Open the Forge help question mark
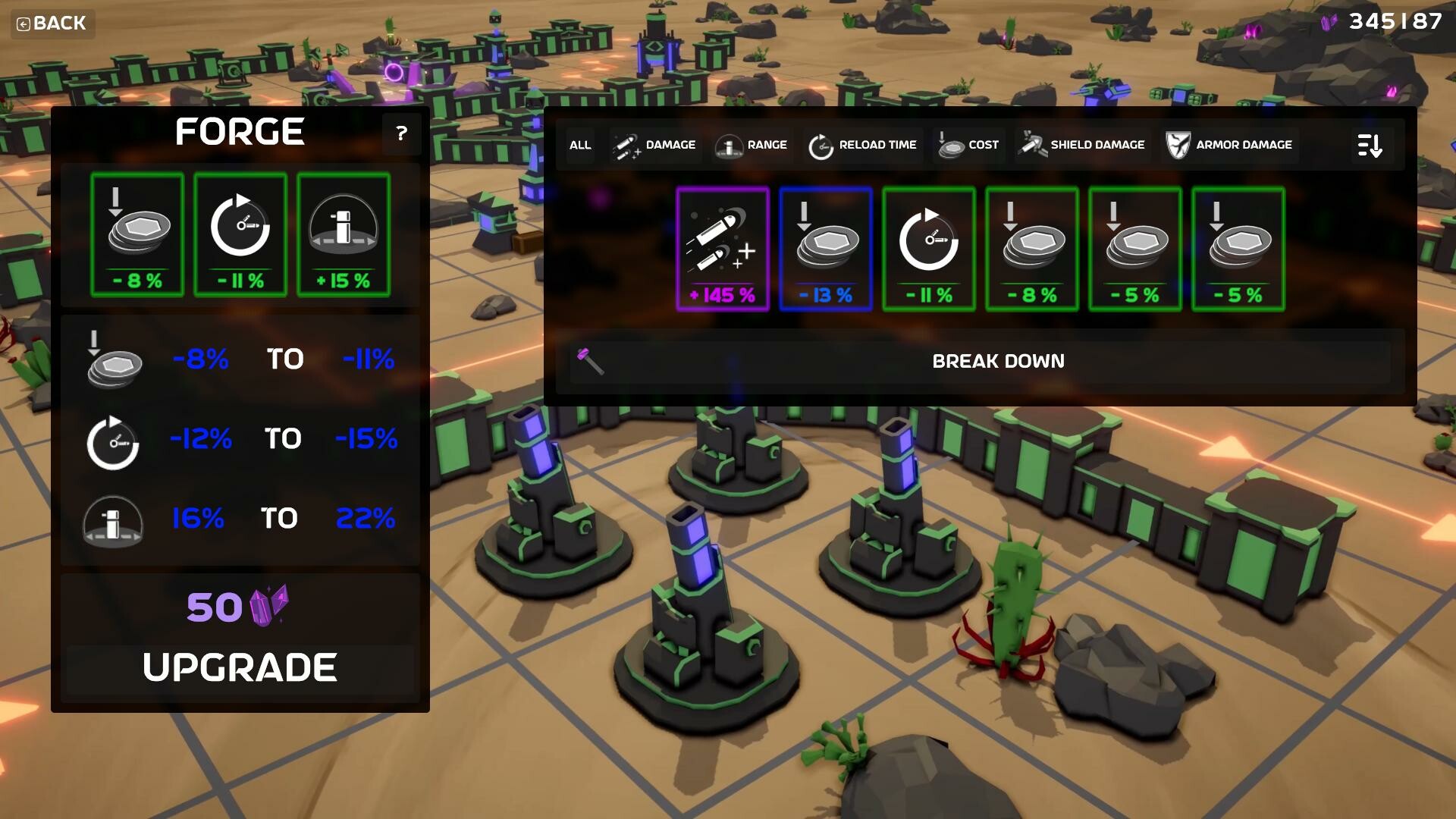The height and width of the screenshot is (819, 1456). point(401,134)
